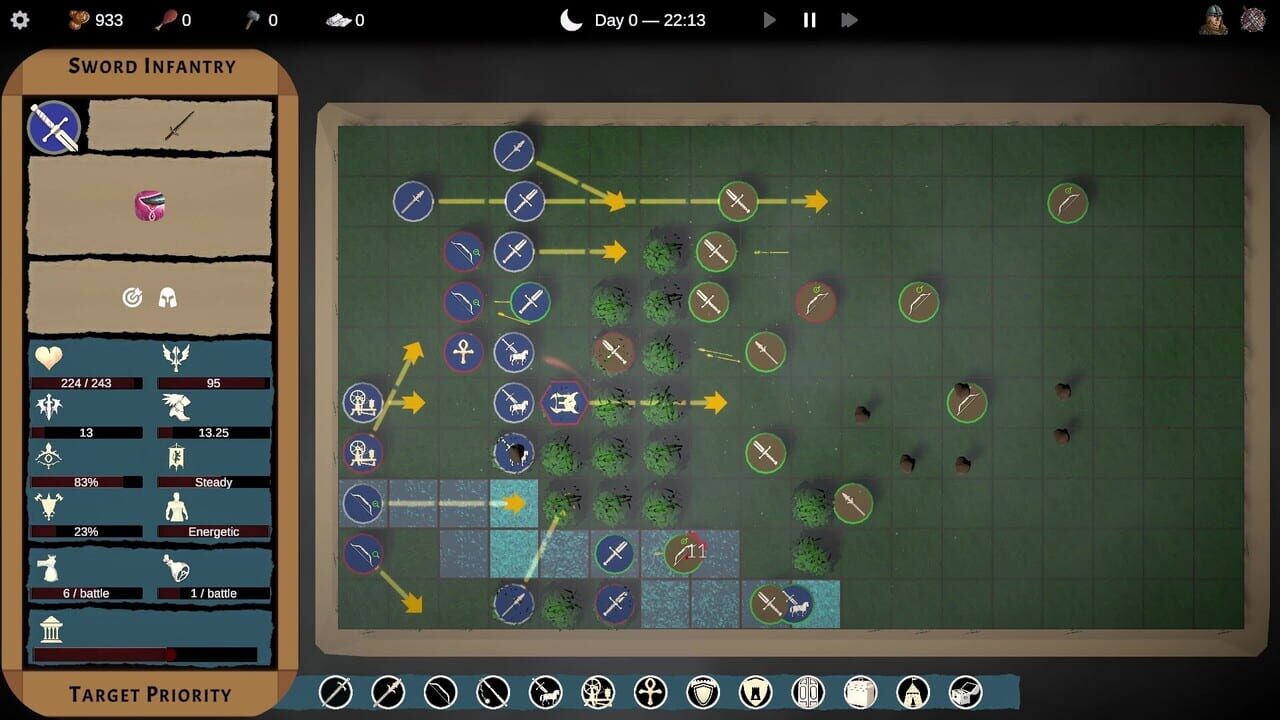Enable fast-forward game speed

click(x=849, y=19)
